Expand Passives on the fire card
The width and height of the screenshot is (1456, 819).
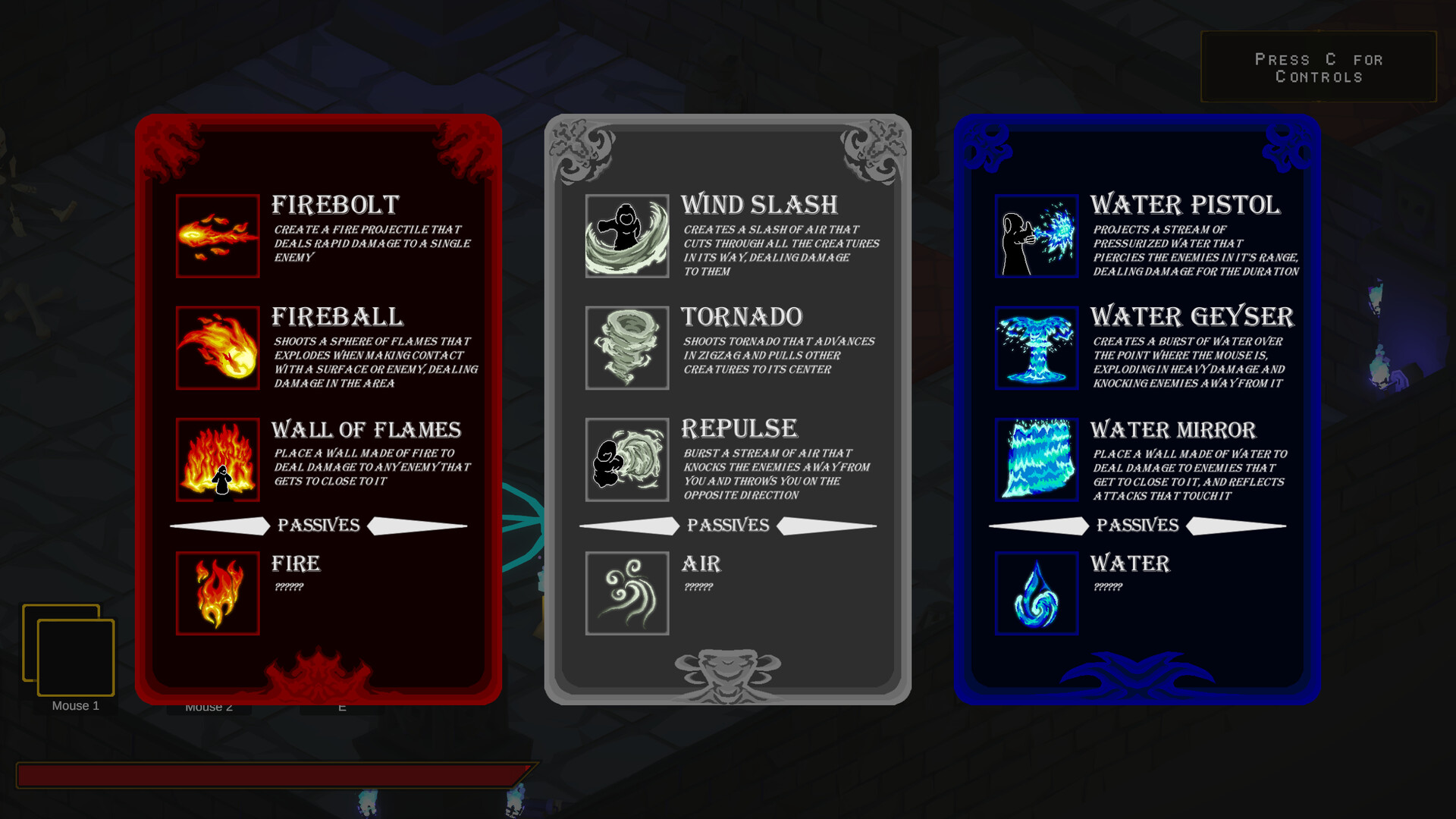(318, 526)
